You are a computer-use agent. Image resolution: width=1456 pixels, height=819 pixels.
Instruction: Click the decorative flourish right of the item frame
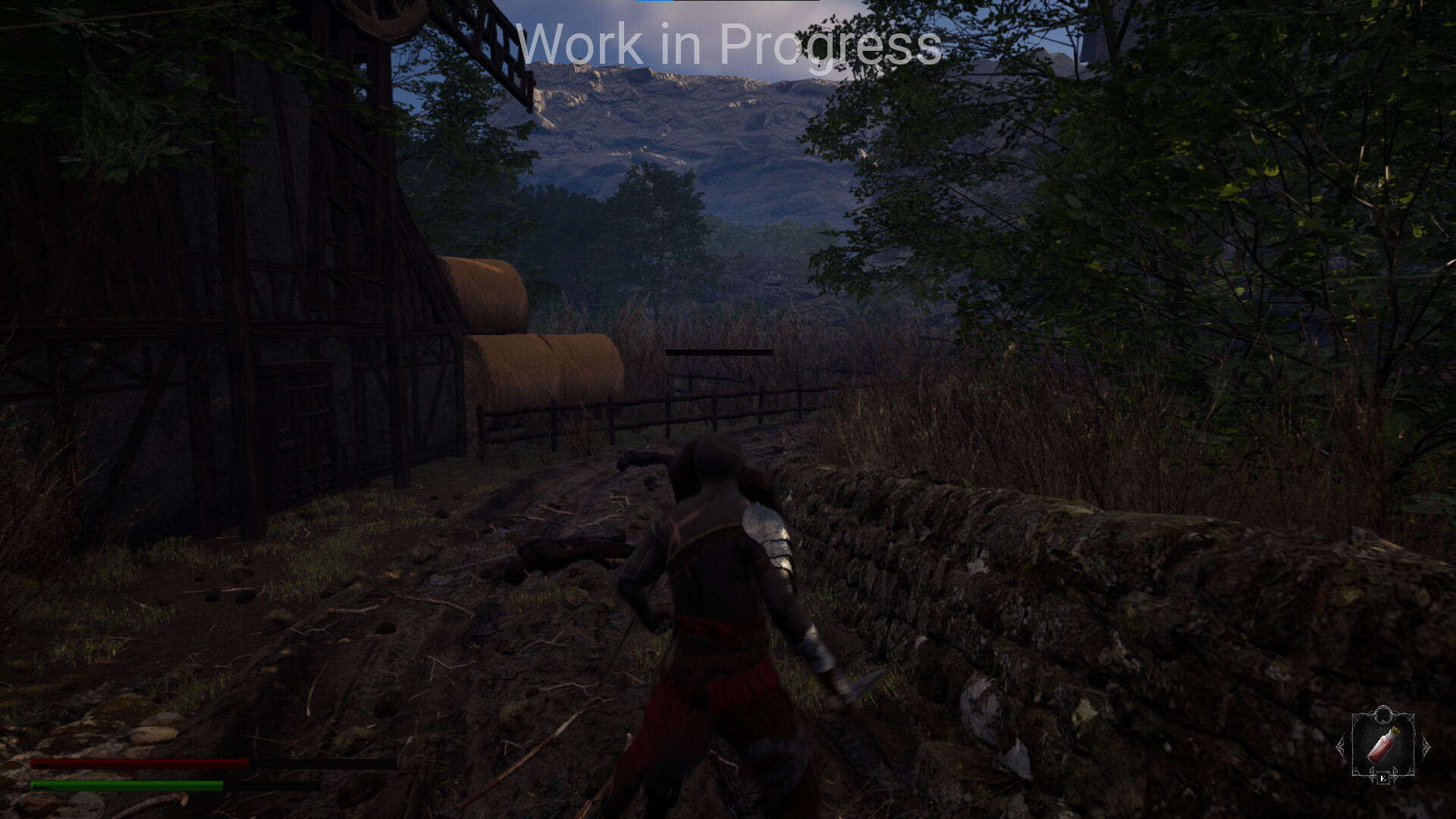coord(1426,747)
